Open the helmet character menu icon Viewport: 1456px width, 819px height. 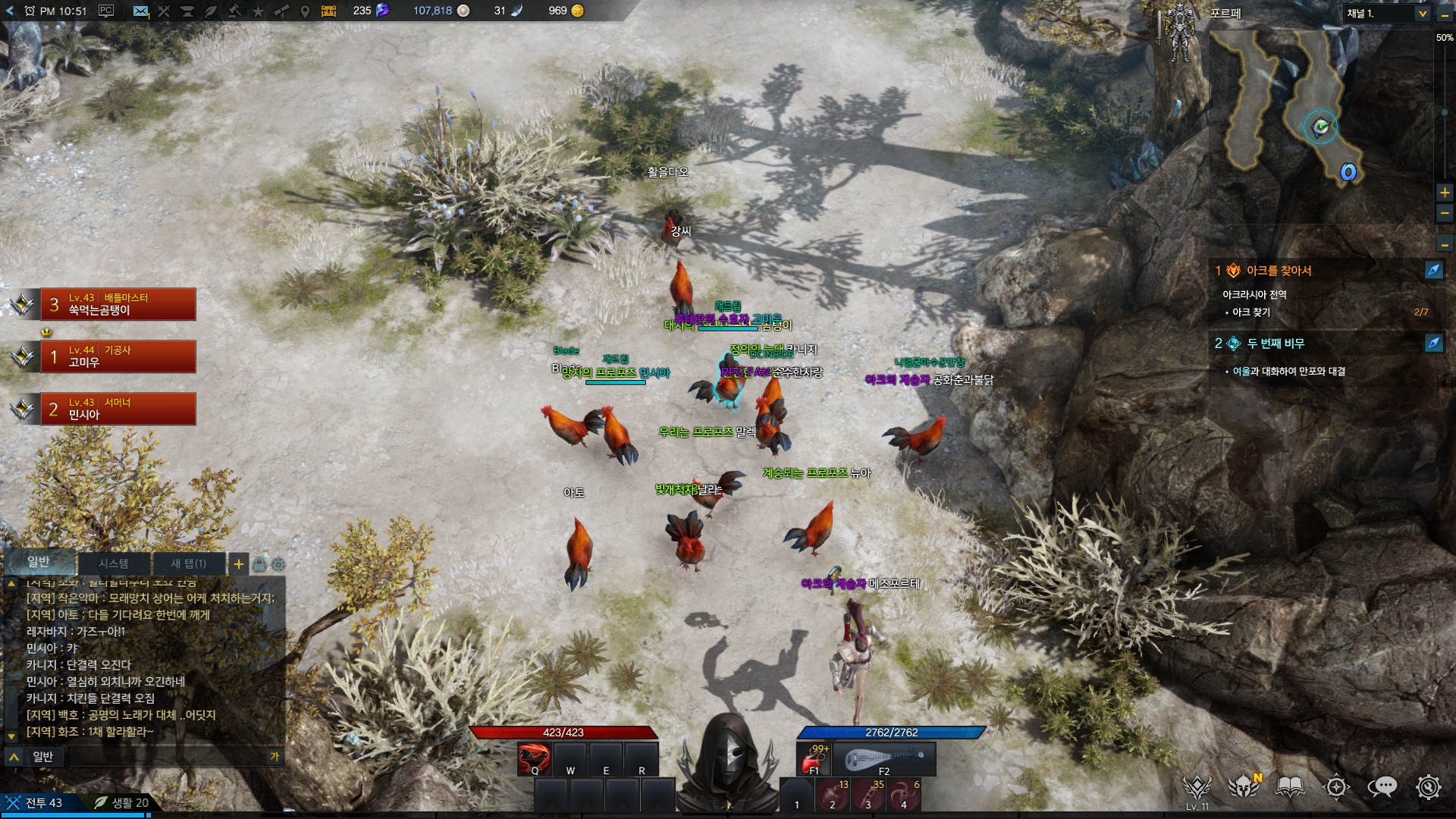pos(1244,787)
